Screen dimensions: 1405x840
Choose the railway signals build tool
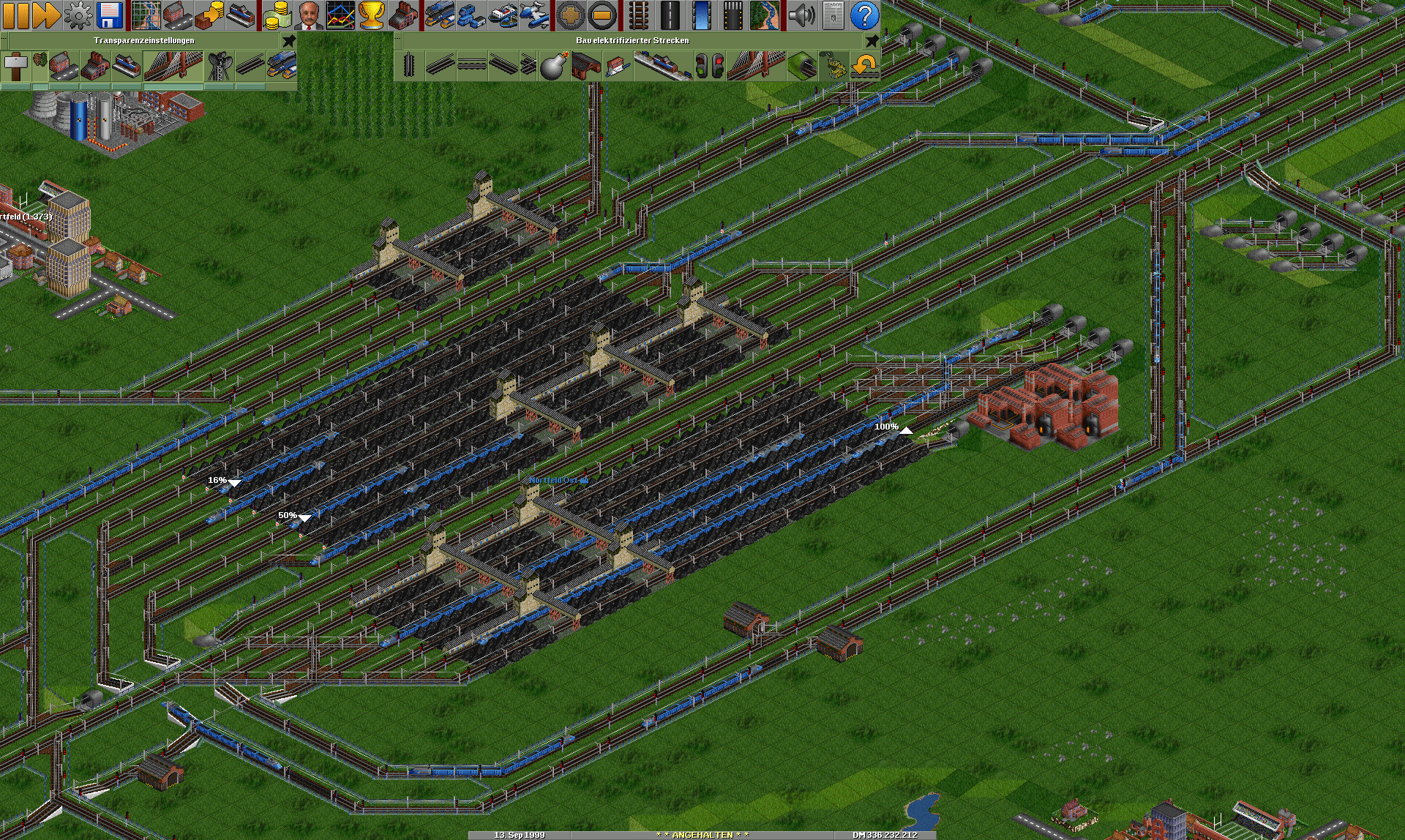coord(709,66)
